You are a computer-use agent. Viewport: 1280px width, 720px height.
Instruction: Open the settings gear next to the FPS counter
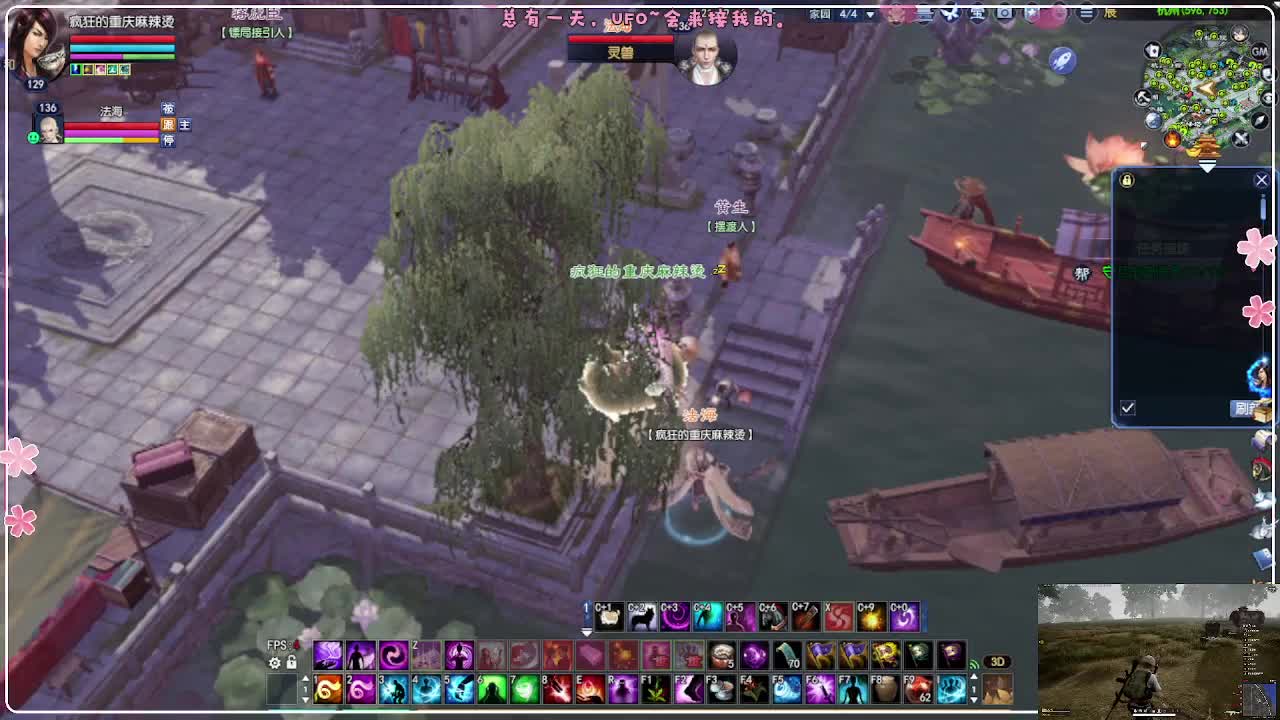point(275,663)
